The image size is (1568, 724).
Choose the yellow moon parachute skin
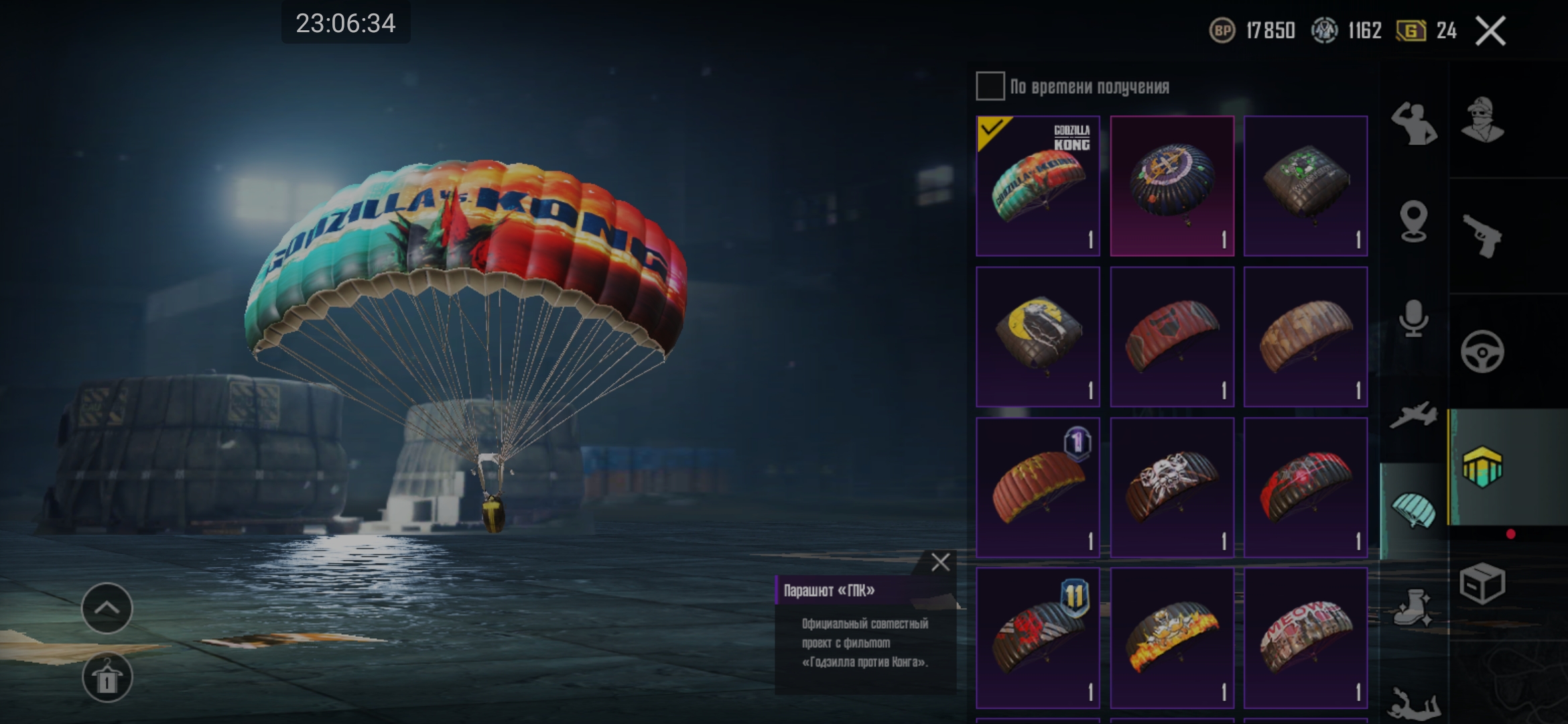pyautogui.click(x=1037, y=337)
